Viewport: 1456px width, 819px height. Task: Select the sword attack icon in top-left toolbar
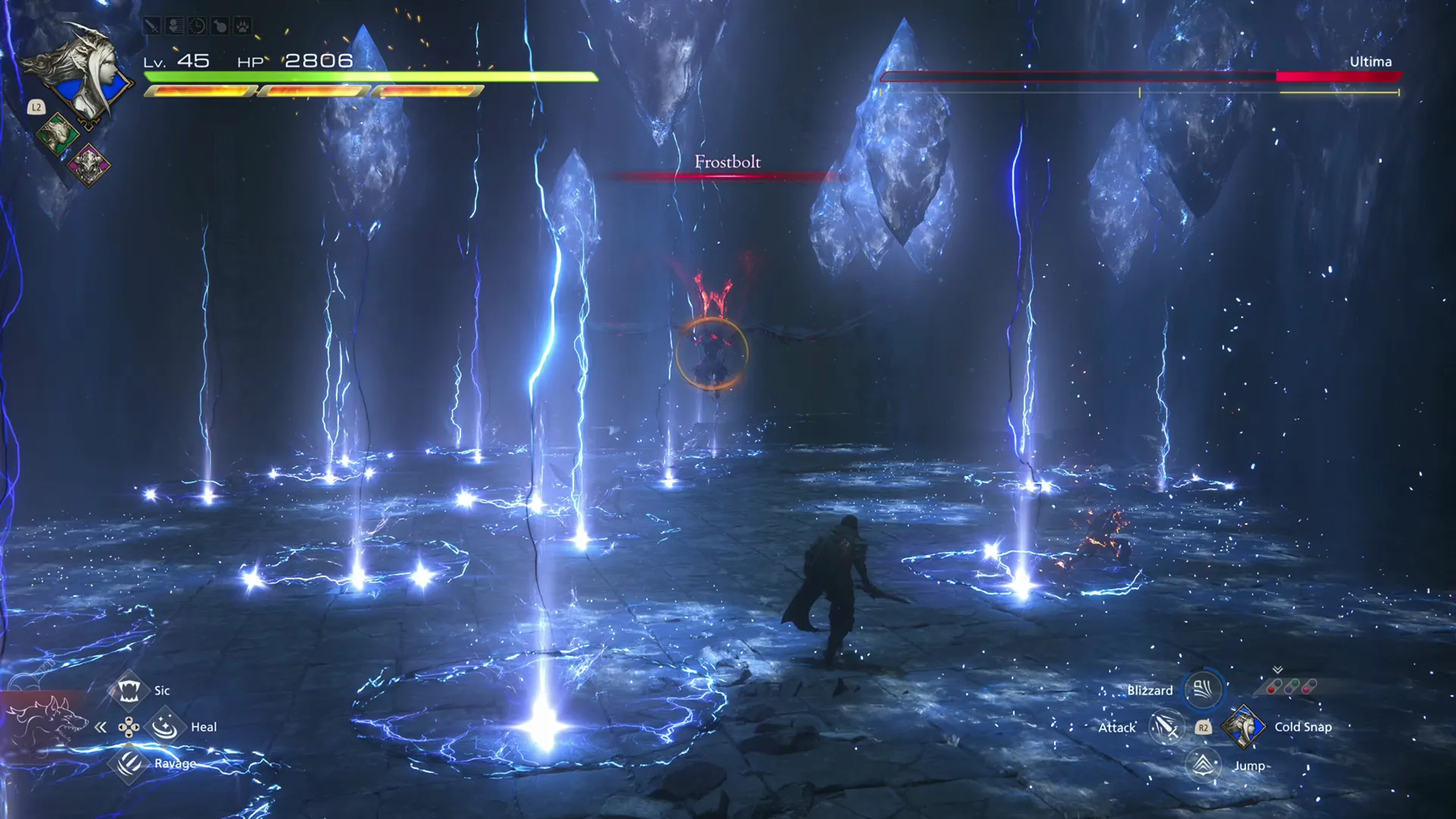[x=152, y=26]
